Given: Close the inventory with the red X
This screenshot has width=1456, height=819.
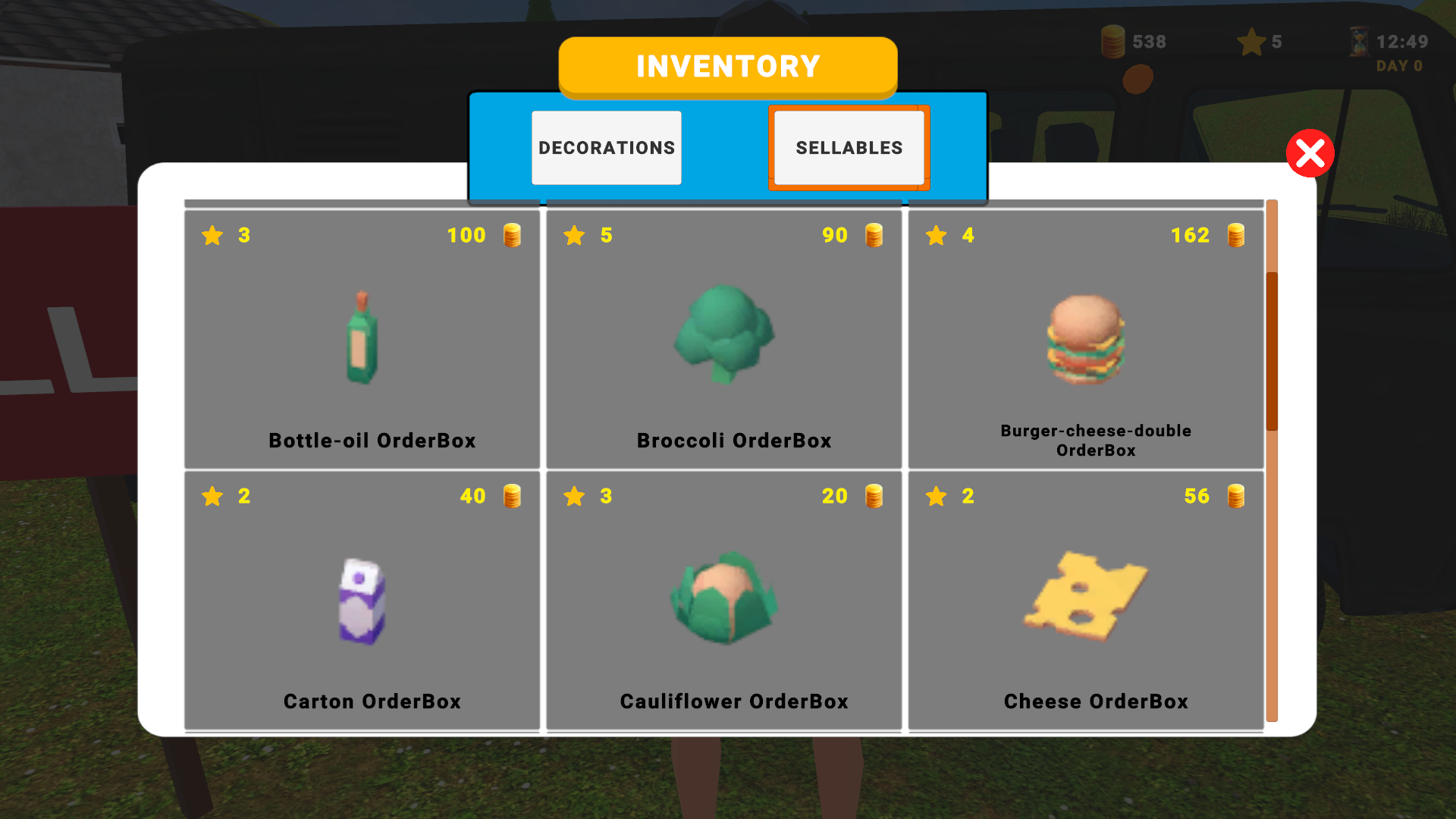Looking at the screenshot, I should pos(1310,153).
